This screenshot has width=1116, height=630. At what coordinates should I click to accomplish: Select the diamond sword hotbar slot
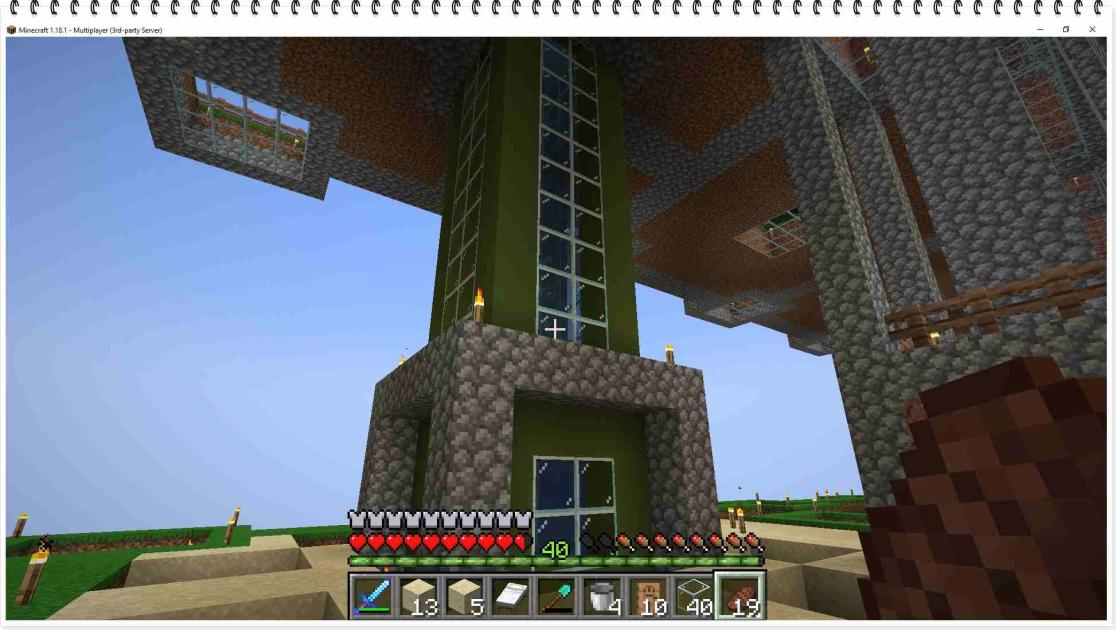pos(372,597)
